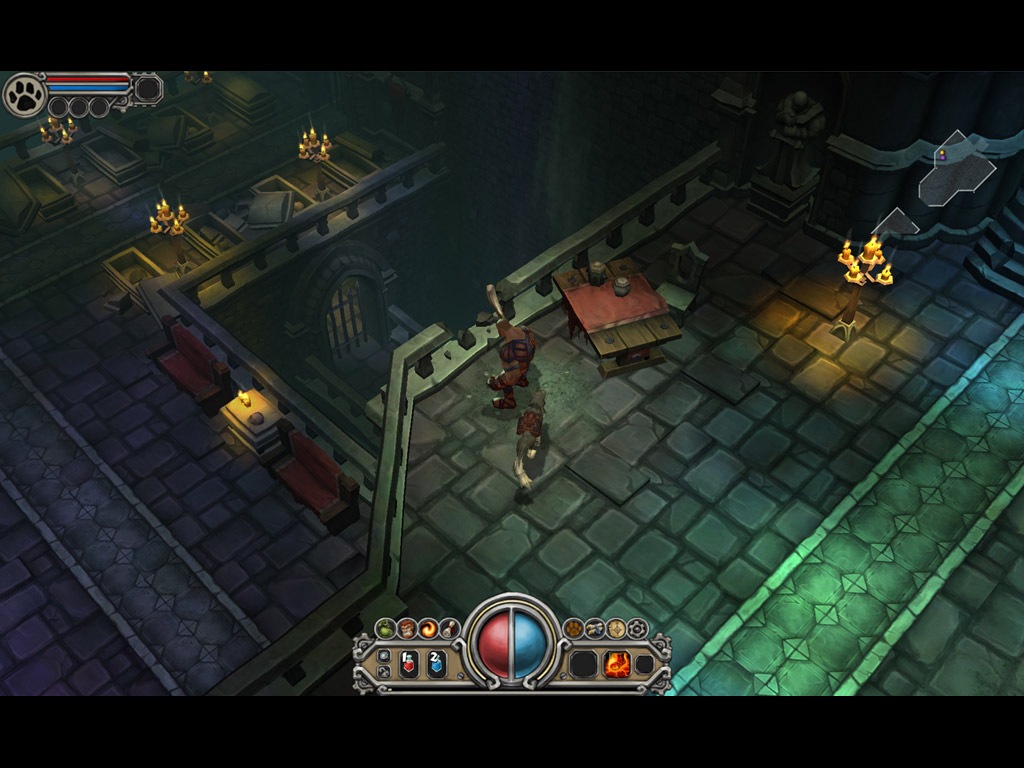Image resolution: width=1024 pixels, height=768 pixels.
Task: Open settings with the gear icon
Action: [638, 629]
